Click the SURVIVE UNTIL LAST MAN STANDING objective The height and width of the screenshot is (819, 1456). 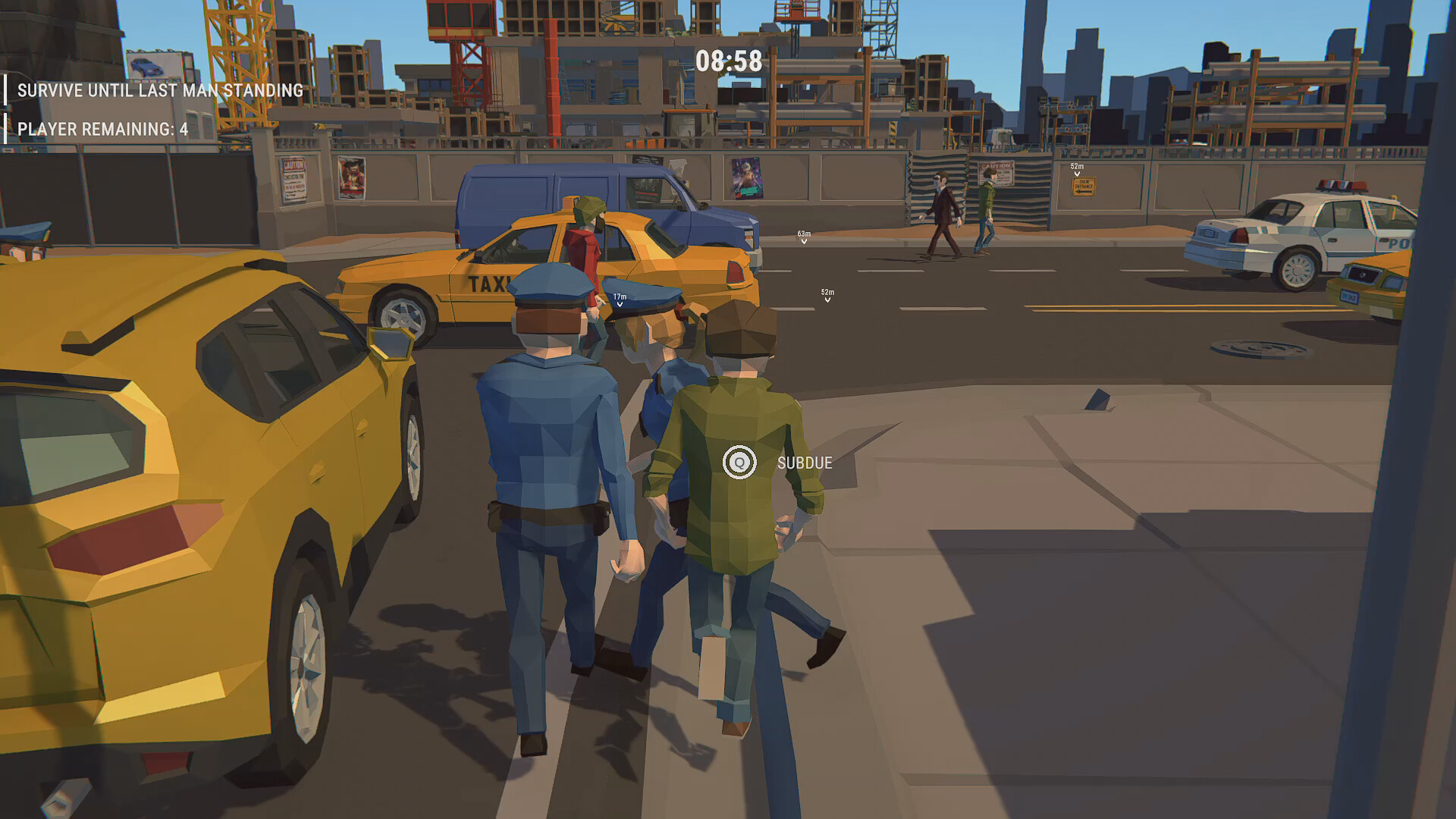160,89
